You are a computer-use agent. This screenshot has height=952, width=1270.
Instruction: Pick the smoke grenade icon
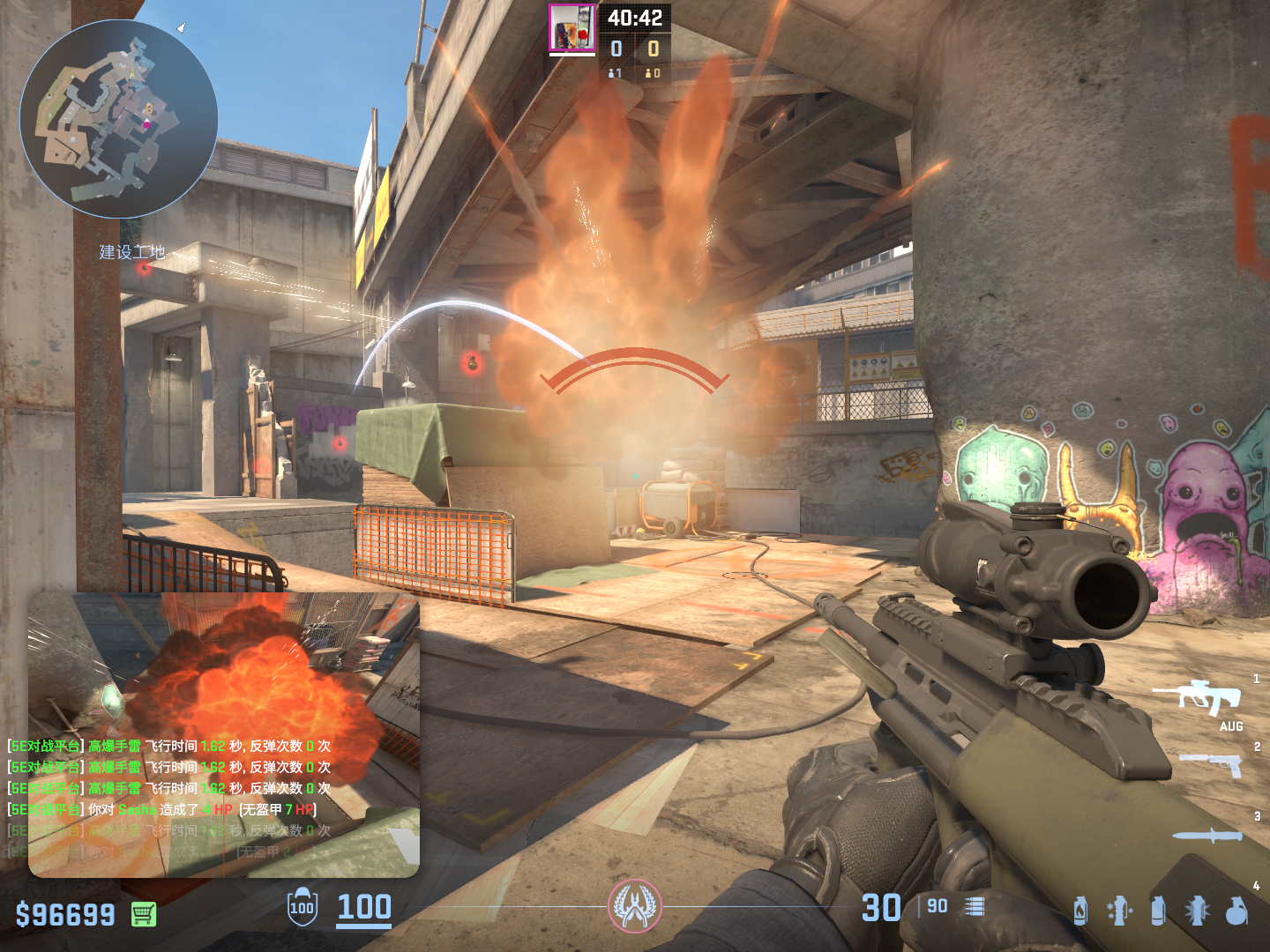1158,910
